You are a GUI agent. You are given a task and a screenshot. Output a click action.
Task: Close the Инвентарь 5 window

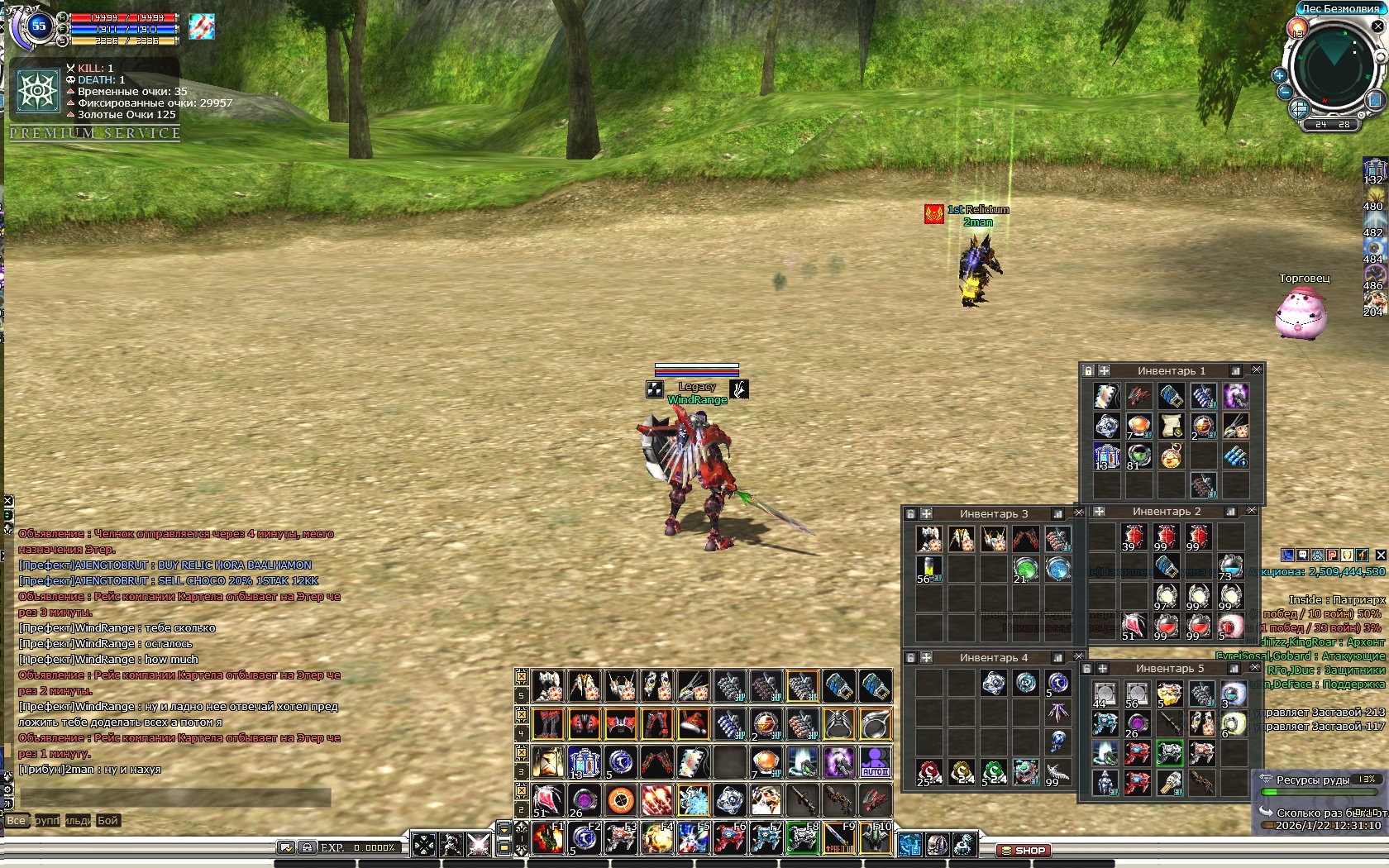coord(1255,668)
